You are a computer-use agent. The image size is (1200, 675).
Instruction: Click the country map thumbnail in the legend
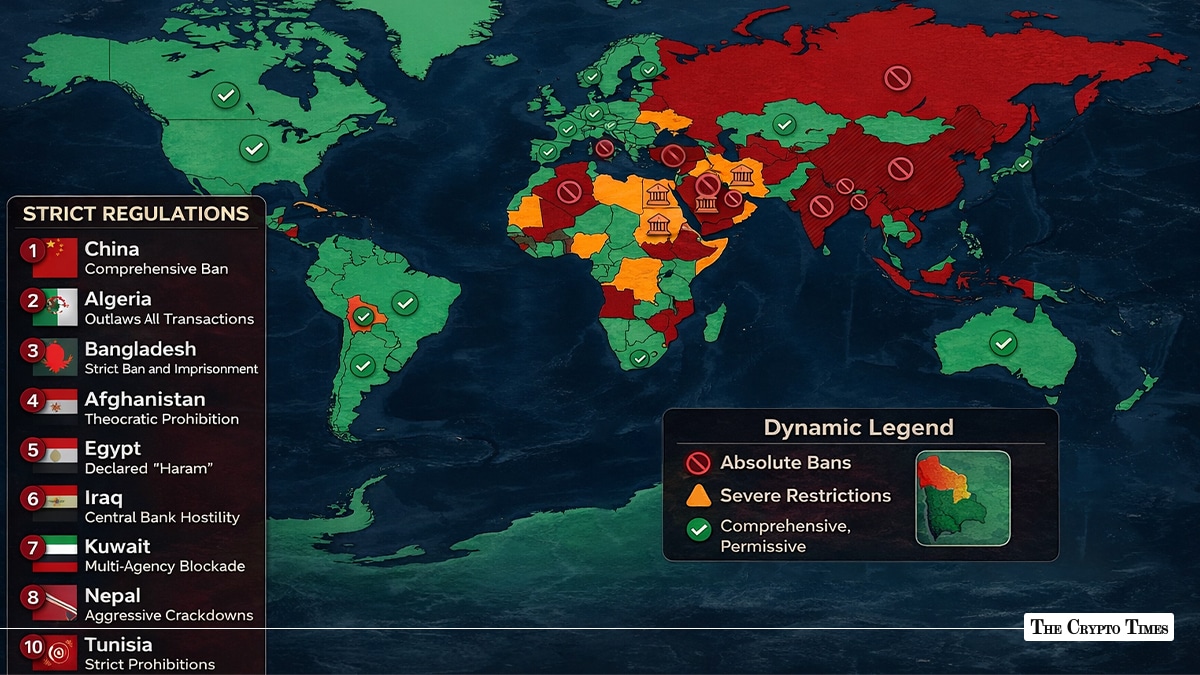click(x=962, y=498)
